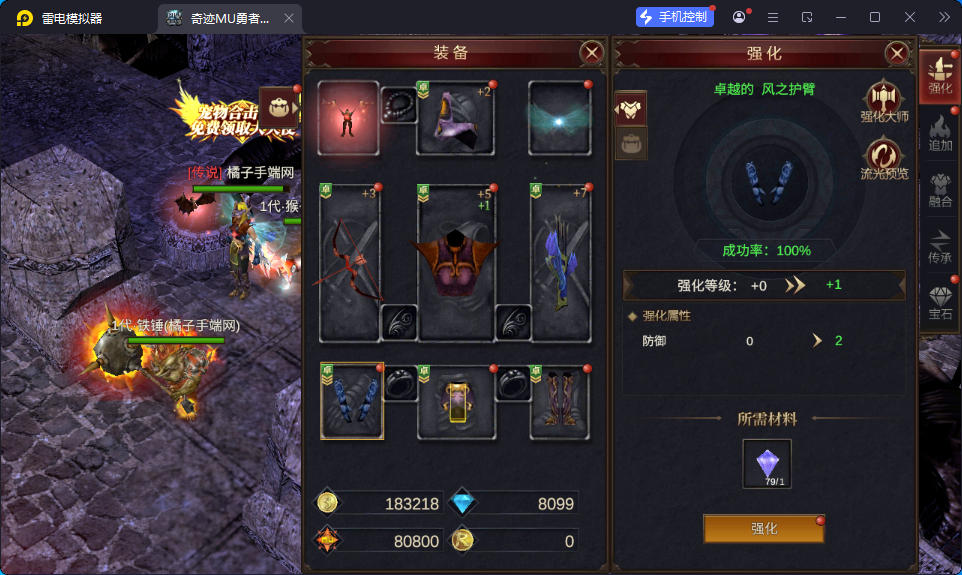Select the glowing wings slot
The height and width of the screenshot is (575, 962).
[x=560, y=117]
